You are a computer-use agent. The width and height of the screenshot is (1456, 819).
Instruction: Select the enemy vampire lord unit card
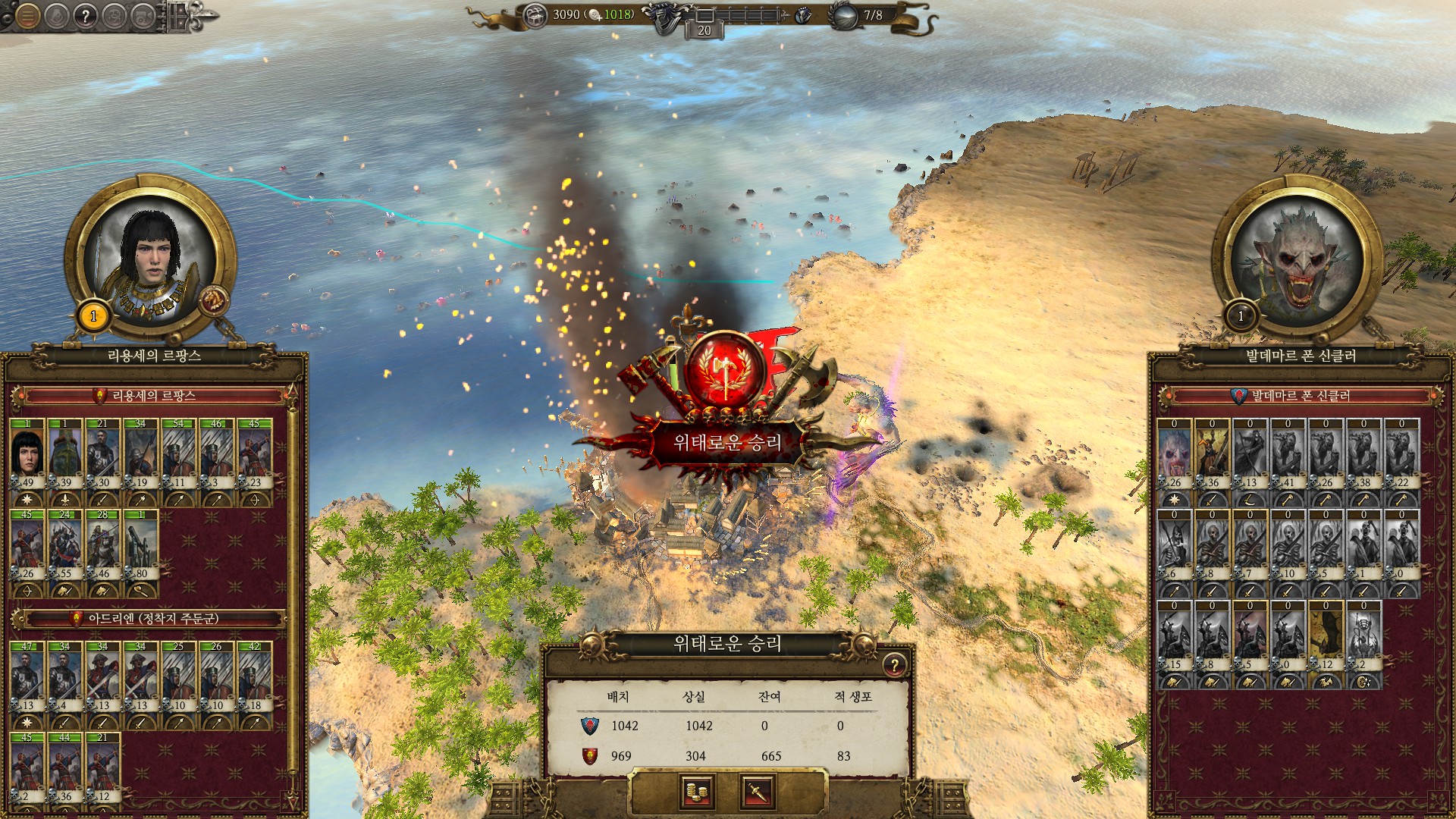pos(1174,453)
